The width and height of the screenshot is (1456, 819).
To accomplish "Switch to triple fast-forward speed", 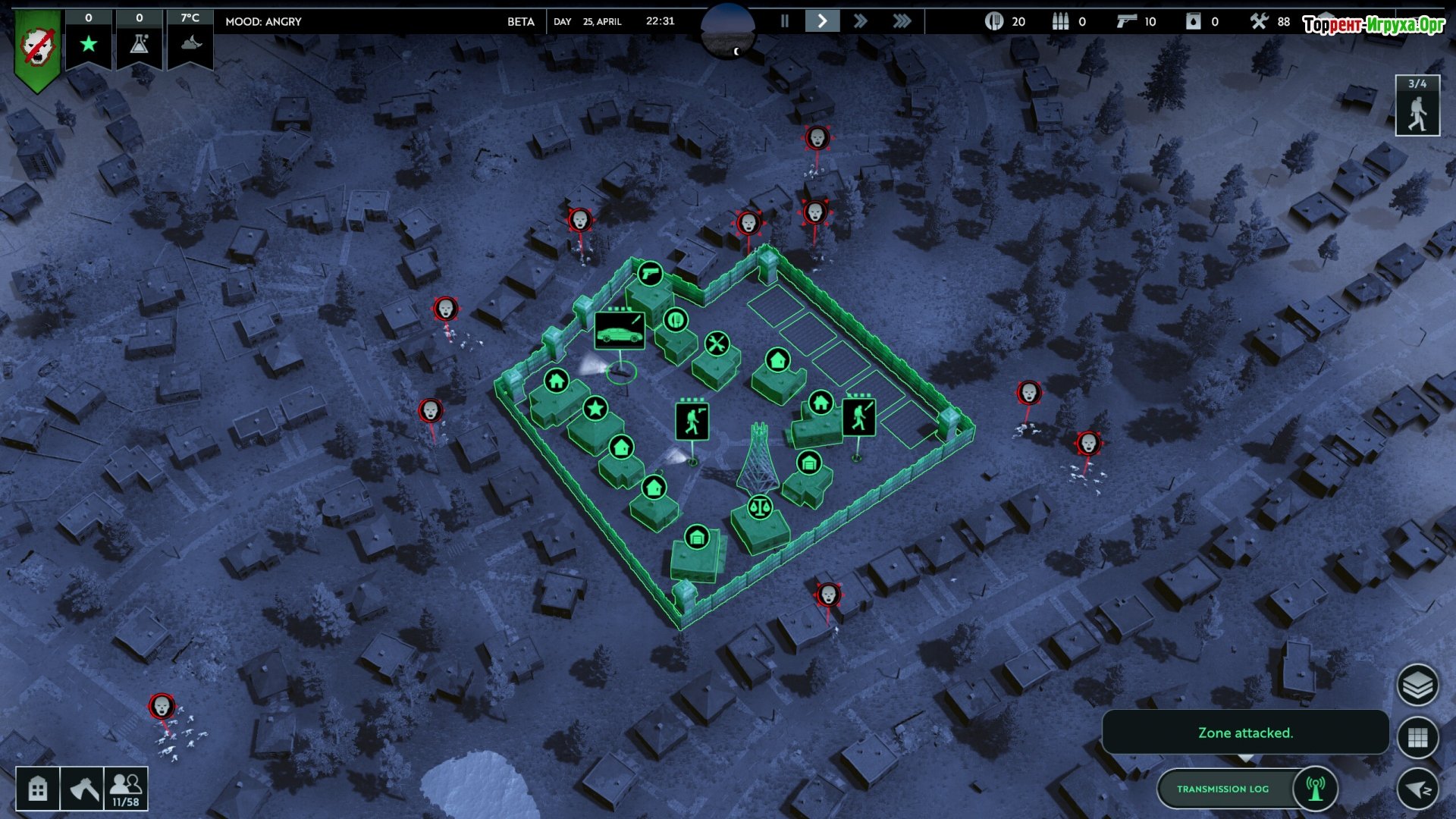I will 901,21.
